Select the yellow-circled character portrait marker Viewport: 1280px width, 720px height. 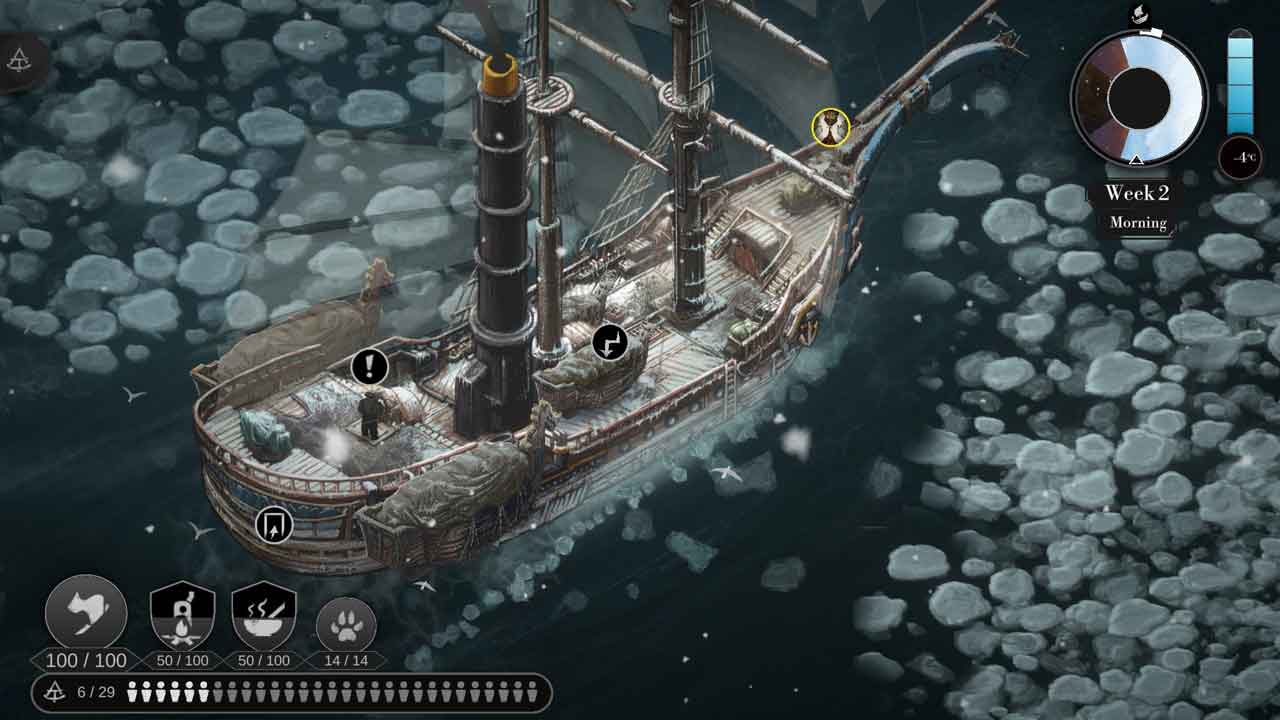(x=830, y=127)
